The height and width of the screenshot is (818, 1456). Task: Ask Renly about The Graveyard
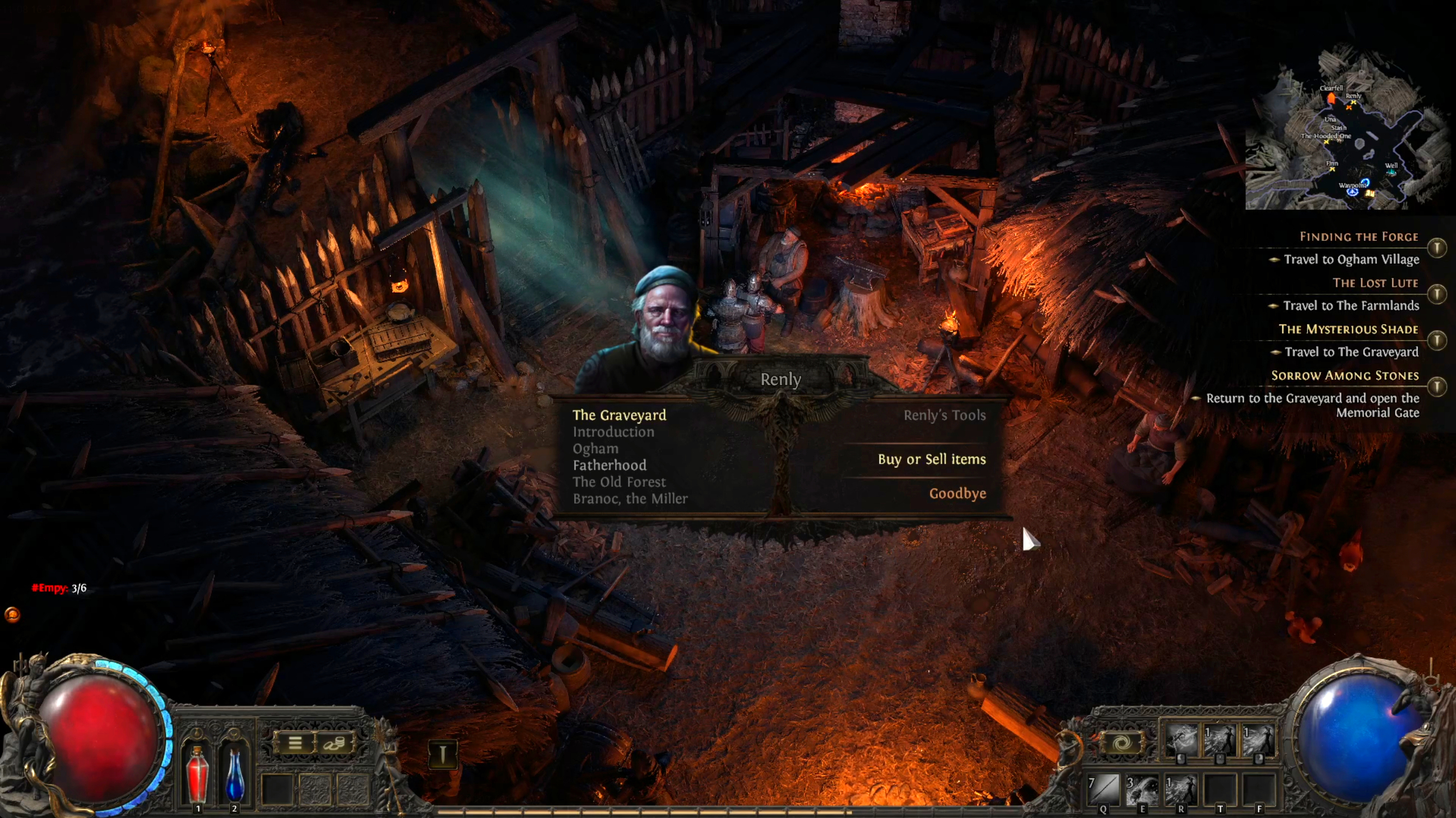(619, 415)
